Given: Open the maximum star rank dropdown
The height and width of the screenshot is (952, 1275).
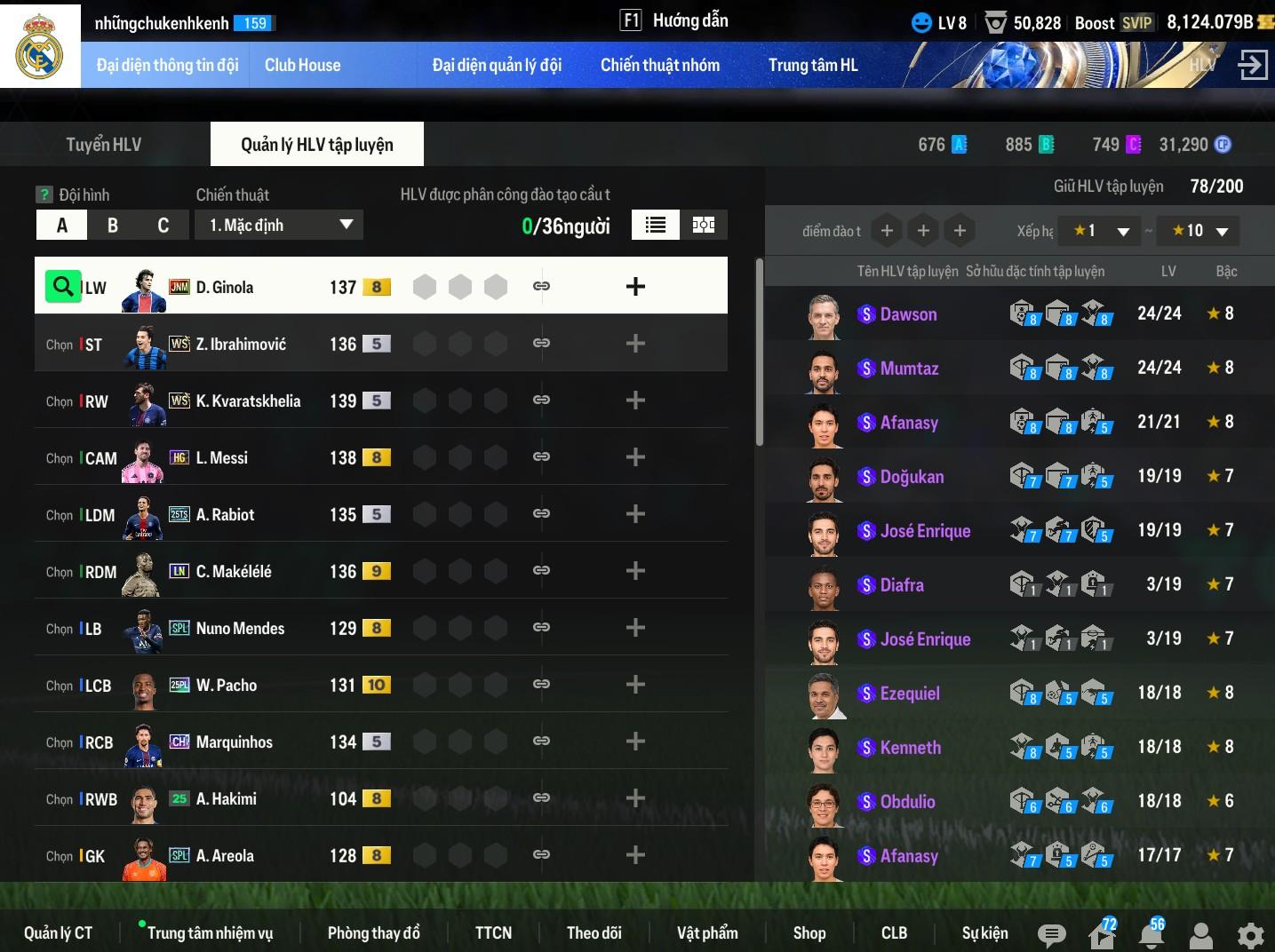Looking at the screenshot, I should [1199, 231].
